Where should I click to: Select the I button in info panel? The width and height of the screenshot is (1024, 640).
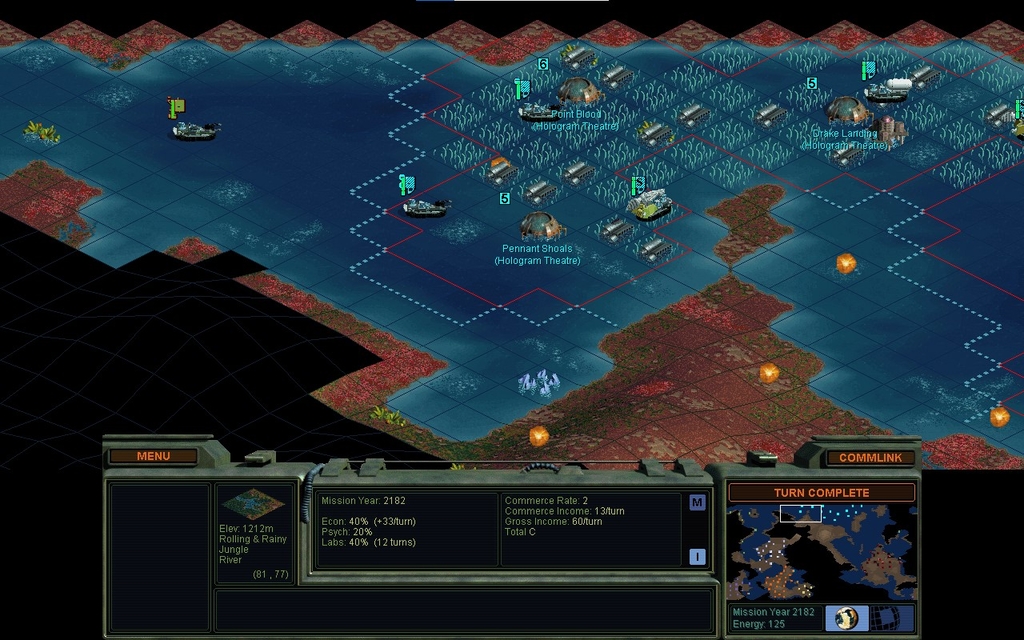tap(697, 556)
